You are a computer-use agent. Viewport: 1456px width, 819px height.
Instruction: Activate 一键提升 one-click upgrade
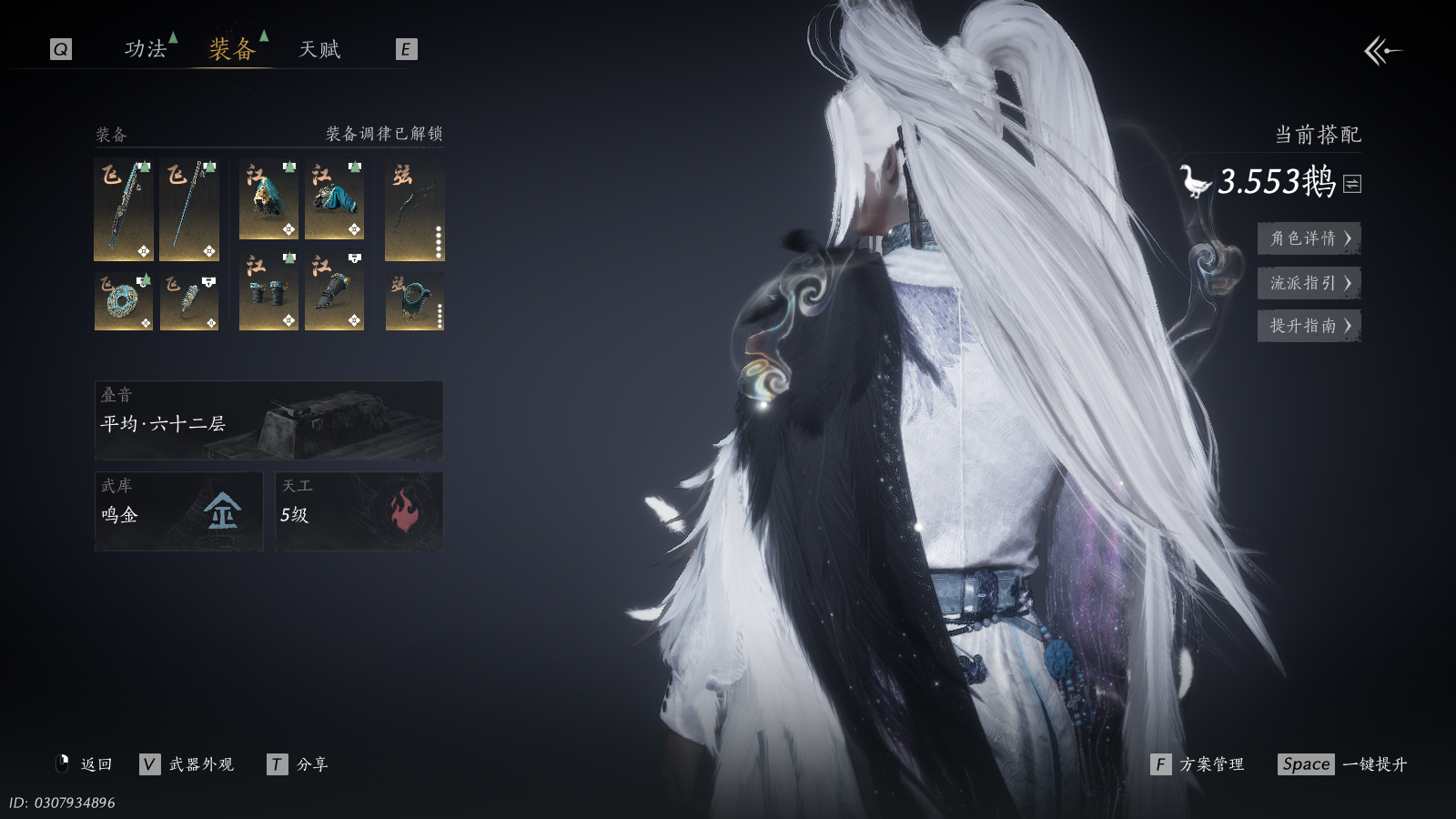[x=1342, y=764]
